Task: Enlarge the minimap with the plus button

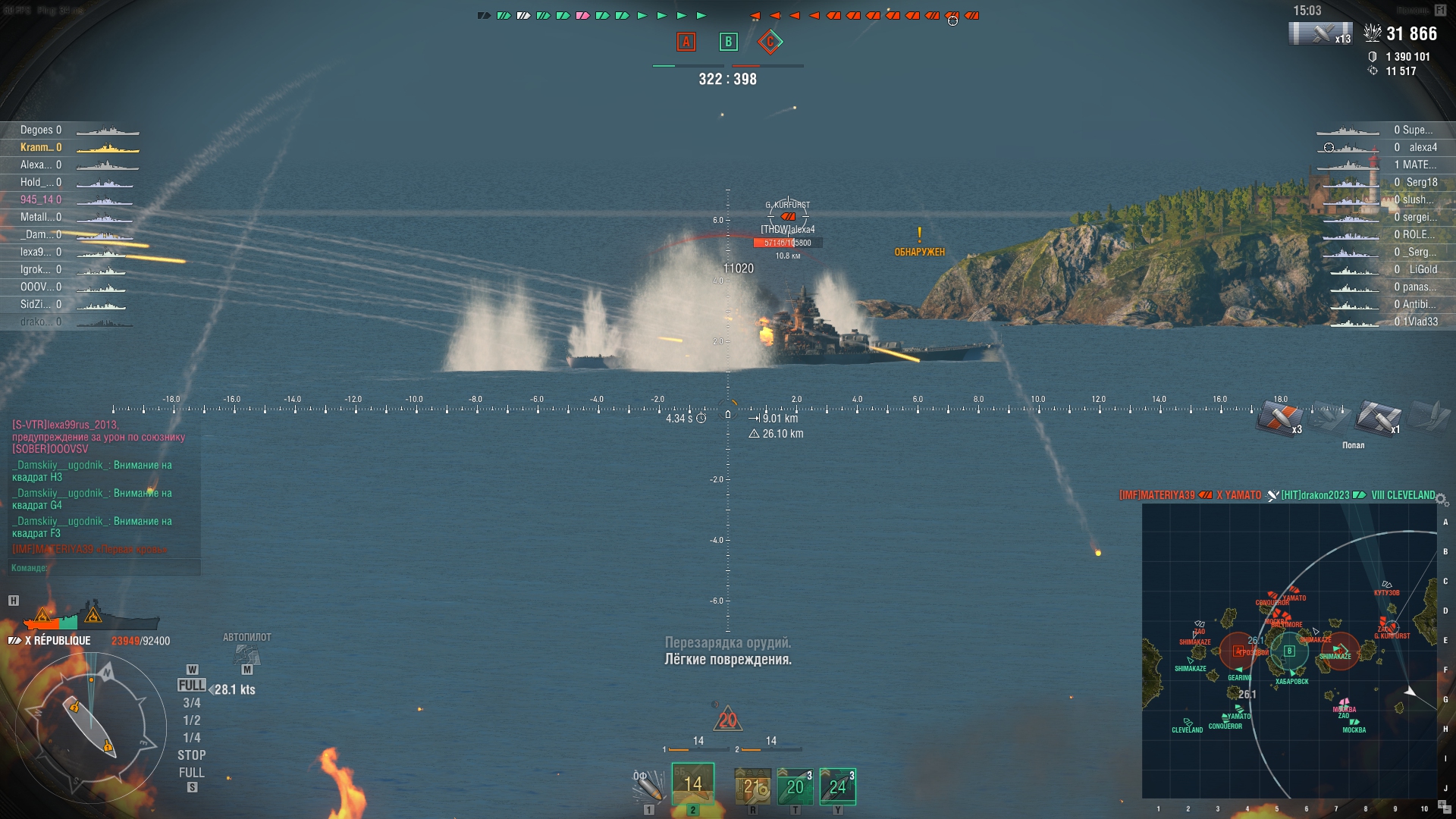Action: coord(1442,804)
